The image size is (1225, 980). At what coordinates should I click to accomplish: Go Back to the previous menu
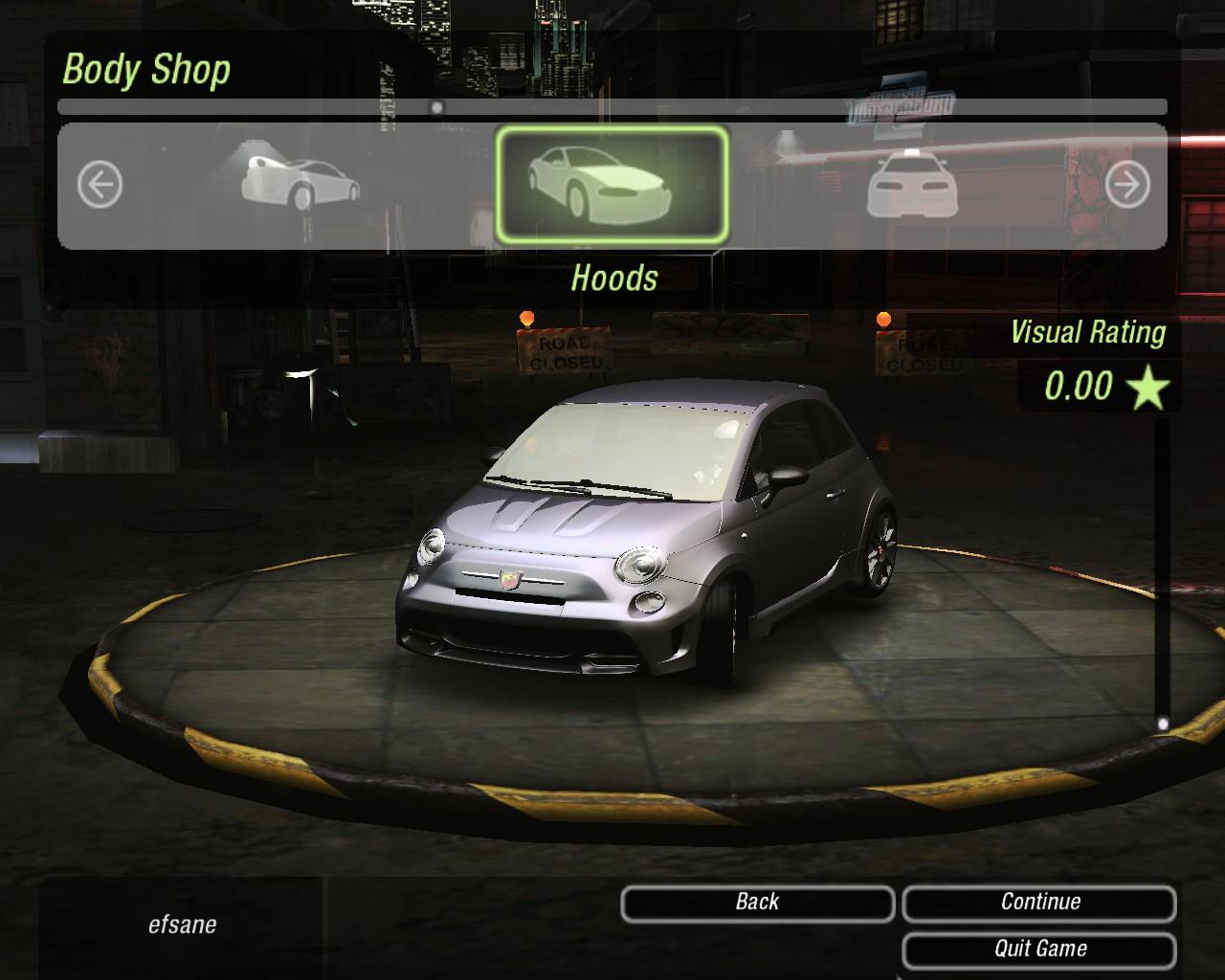click(757, 902)
